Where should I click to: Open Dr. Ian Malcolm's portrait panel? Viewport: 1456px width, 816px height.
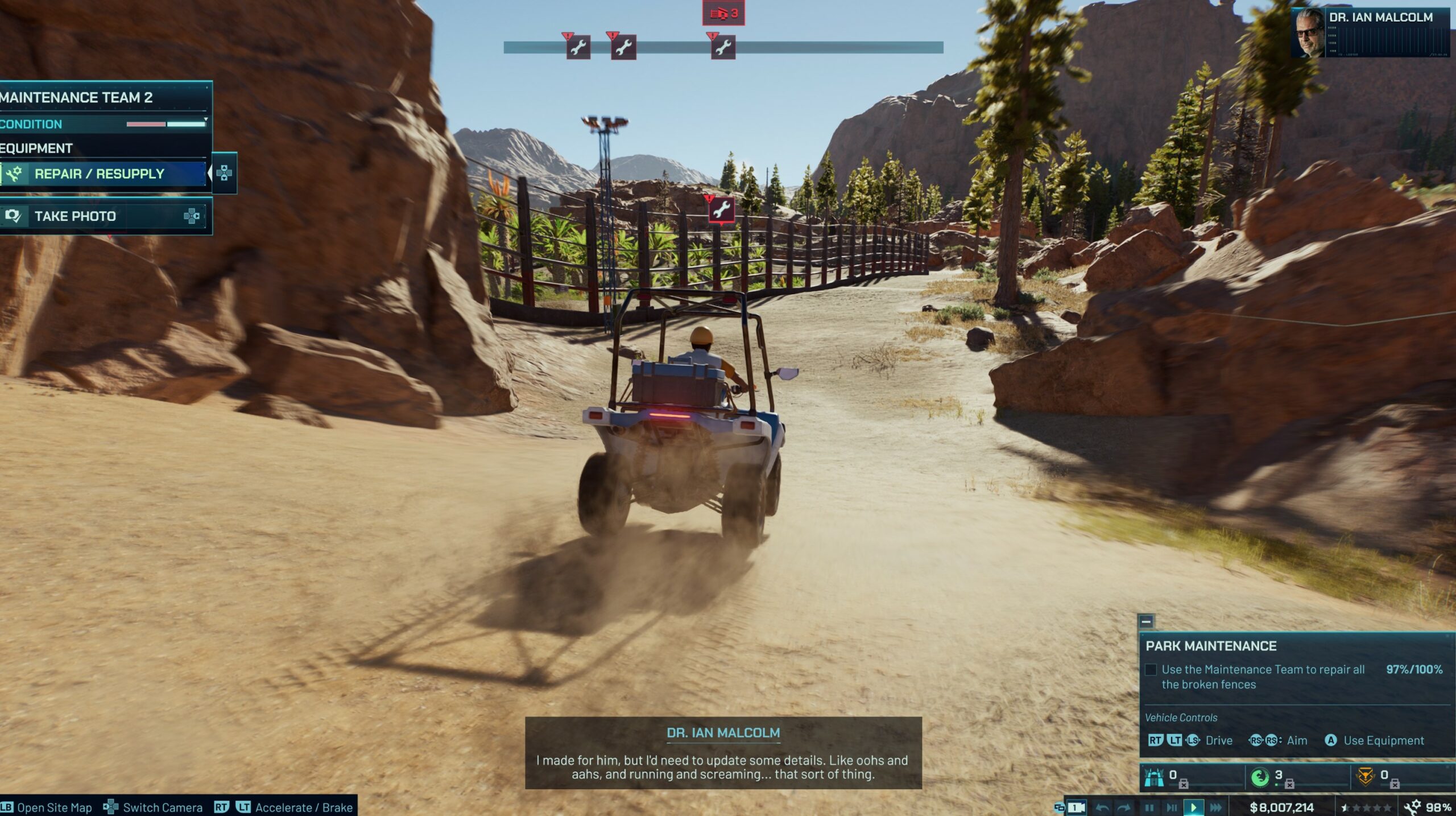(x=1309, y=33)
